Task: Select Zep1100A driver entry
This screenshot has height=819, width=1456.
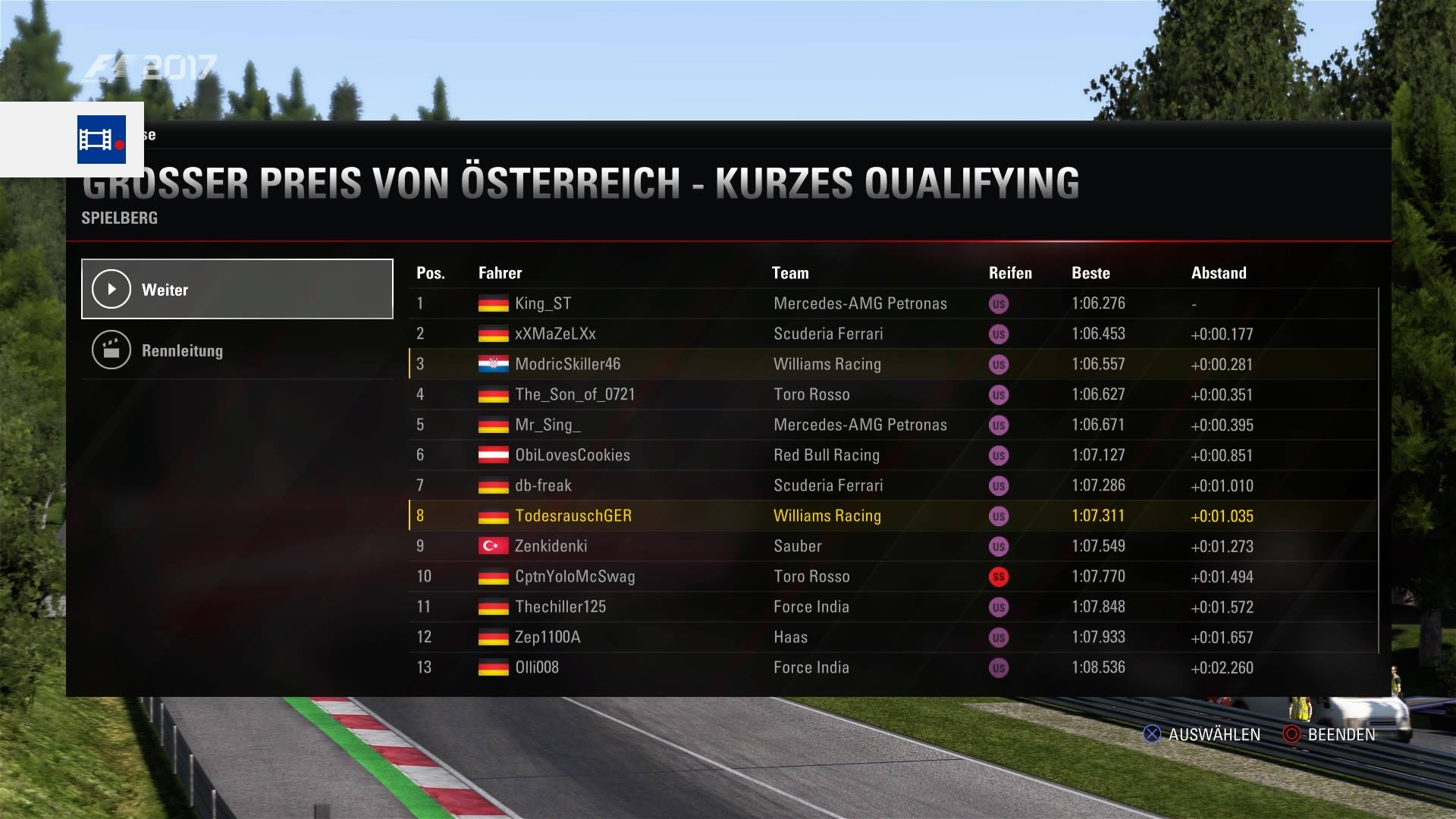Action: point(548,637)
